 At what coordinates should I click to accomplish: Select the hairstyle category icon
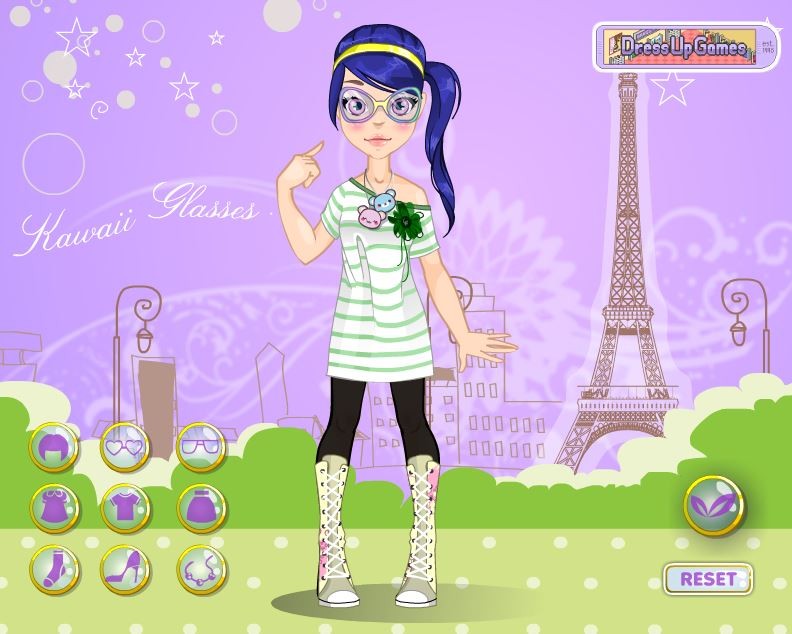(52, 448)
